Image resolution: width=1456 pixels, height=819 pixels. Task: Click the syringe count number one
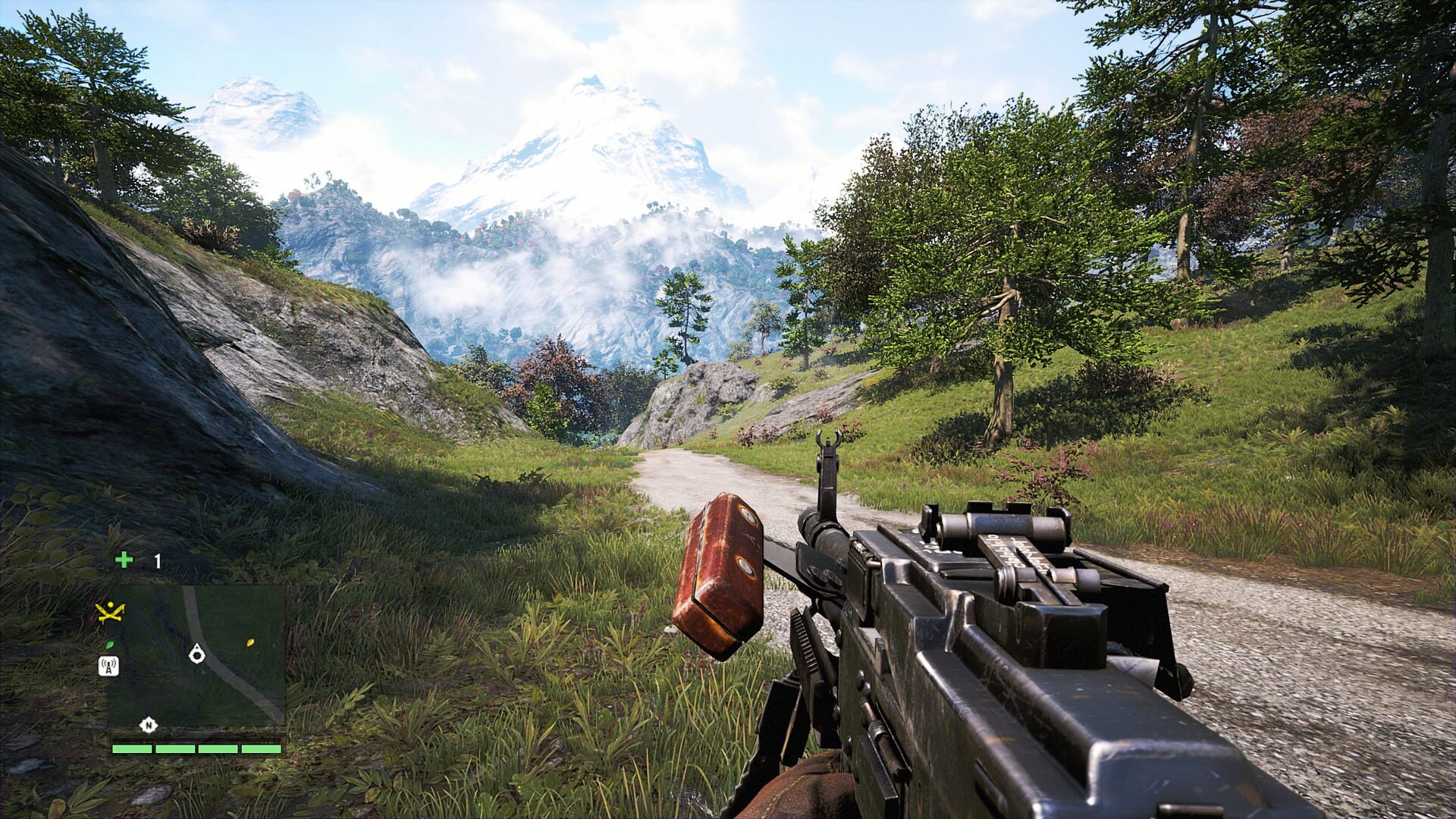click(x=157, y=560)
